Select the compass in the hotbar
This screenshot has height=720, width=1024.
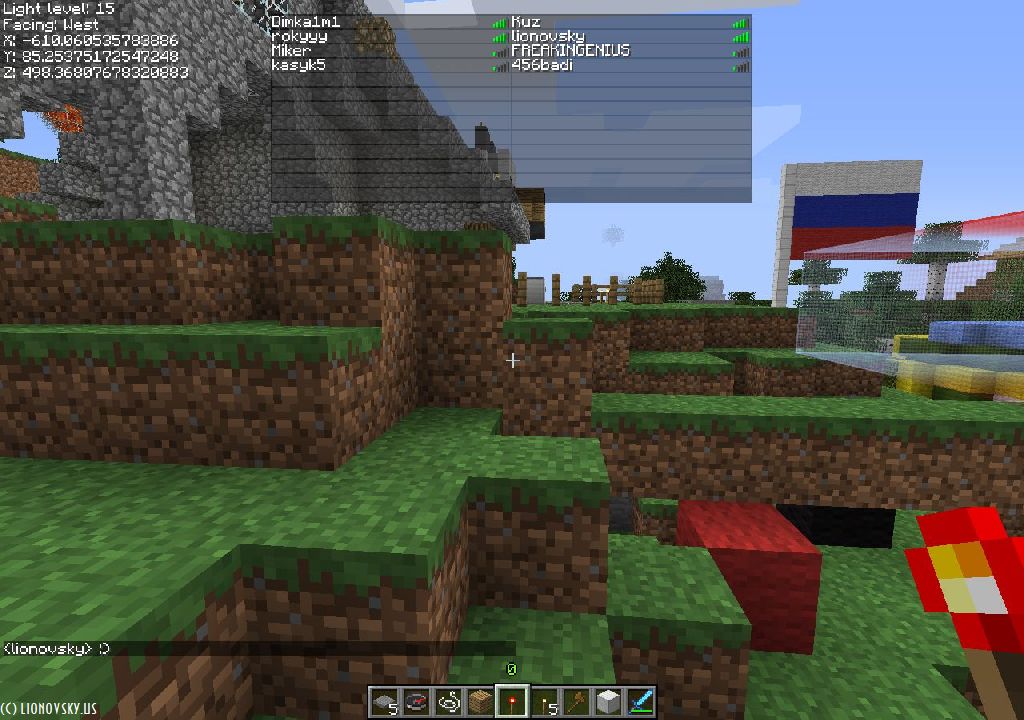click(x=416, y=702)
